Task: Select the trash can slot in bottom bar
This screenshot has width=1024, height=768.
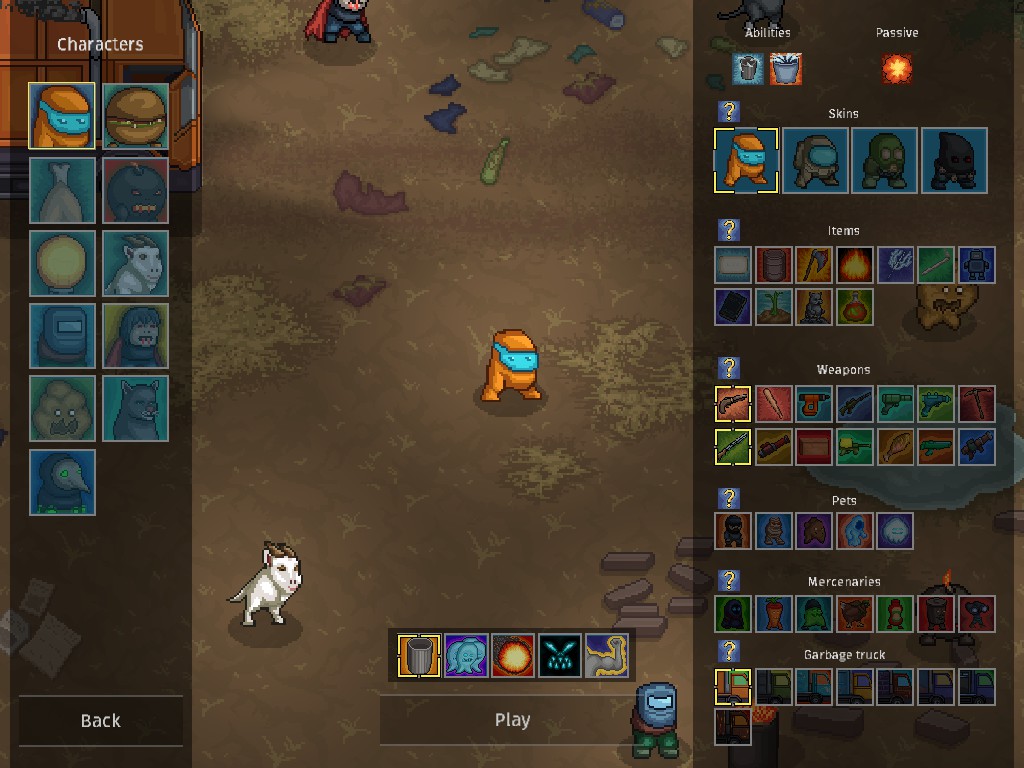Action: coord(419,656)
